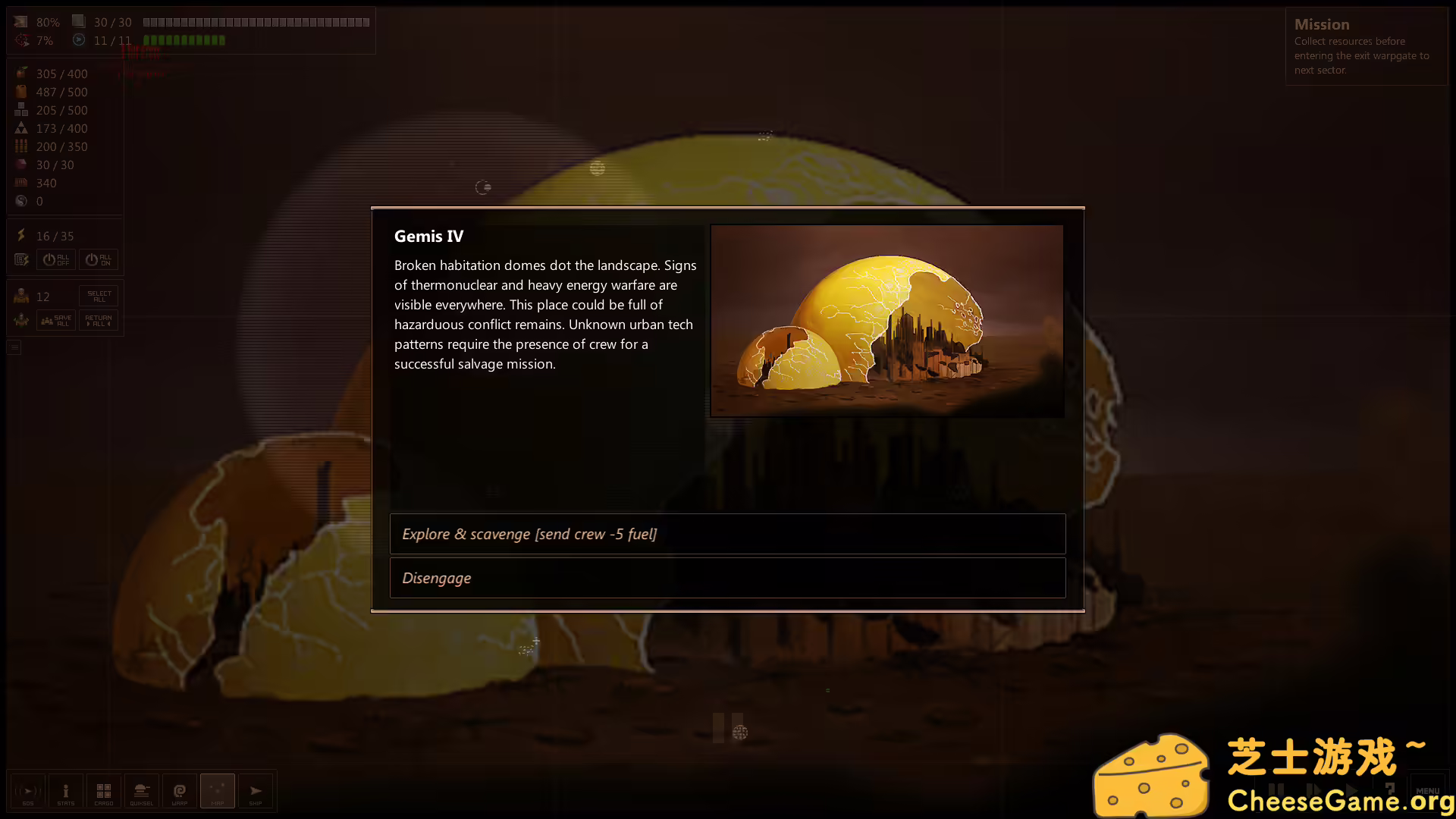Image resolution: width=1456 pixels, height=819 pixels.
Task: Open the MENU in the bottom right
Action: point(1429,791)
